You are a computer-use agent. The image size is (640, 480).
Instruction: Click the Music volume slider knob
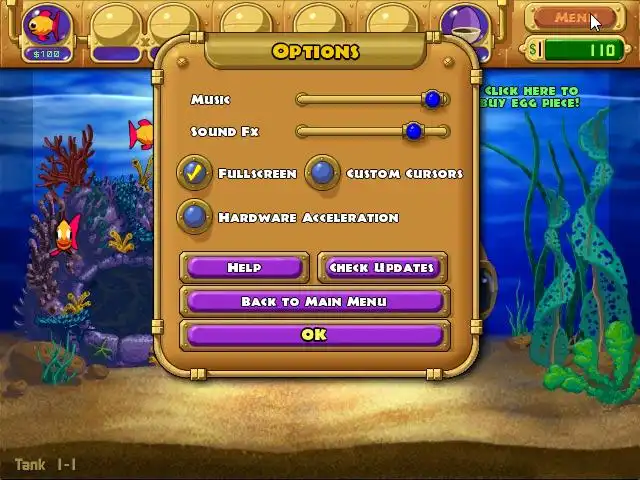(432, 99)
